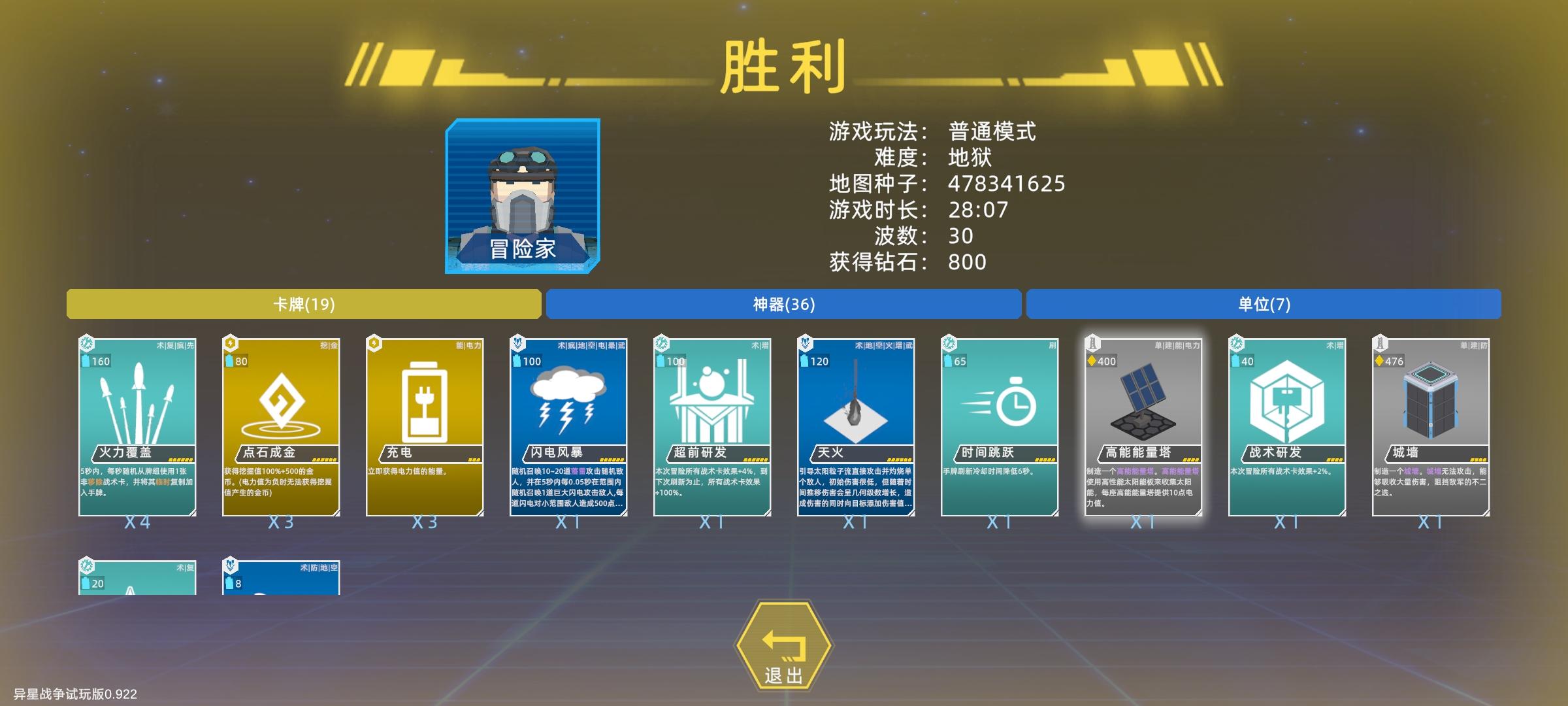
Task: Switch to the 神器(36) tab
Action: (x=784, y=304)
